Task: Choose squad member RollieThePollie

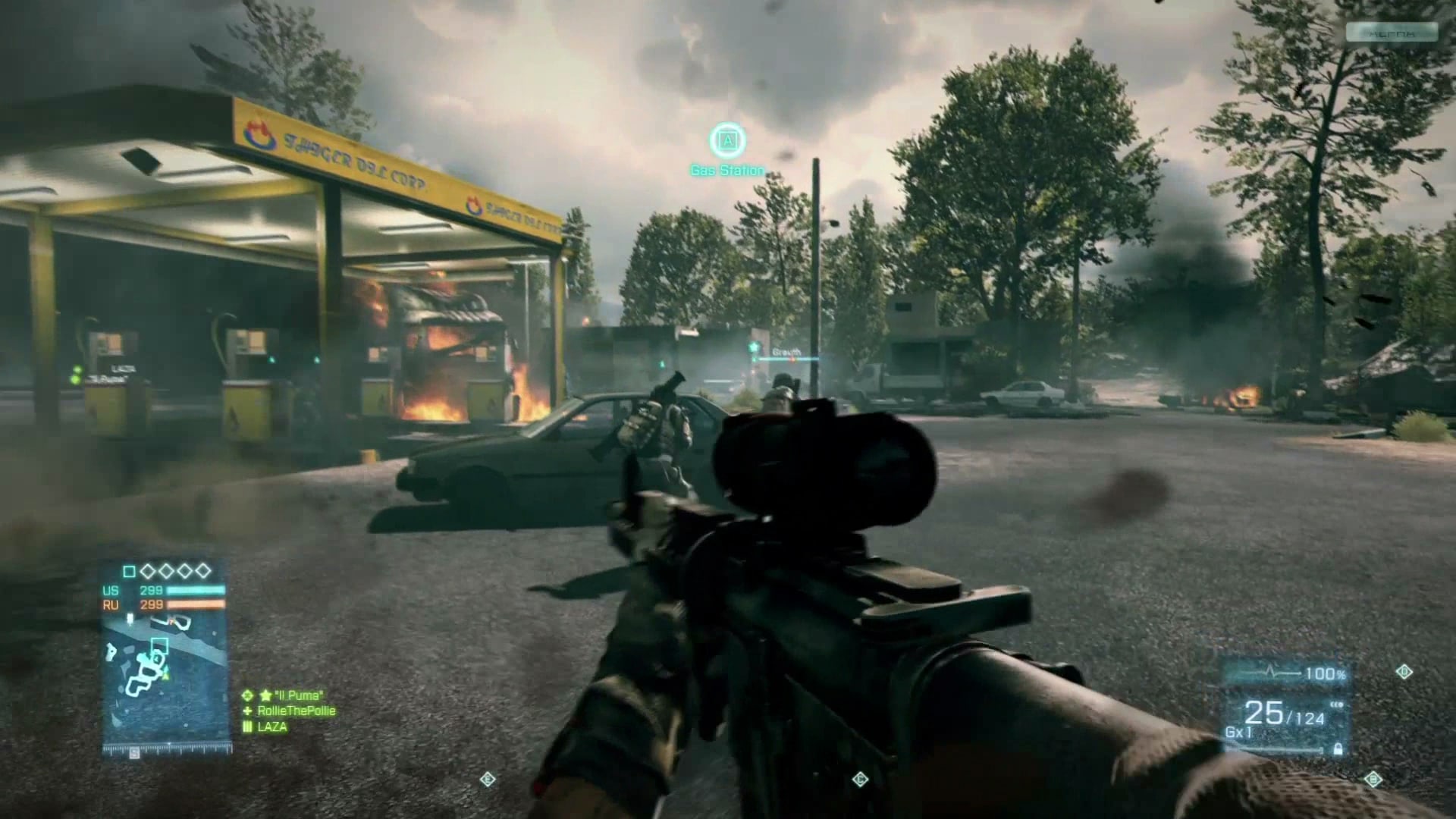Action: [296, 711]
